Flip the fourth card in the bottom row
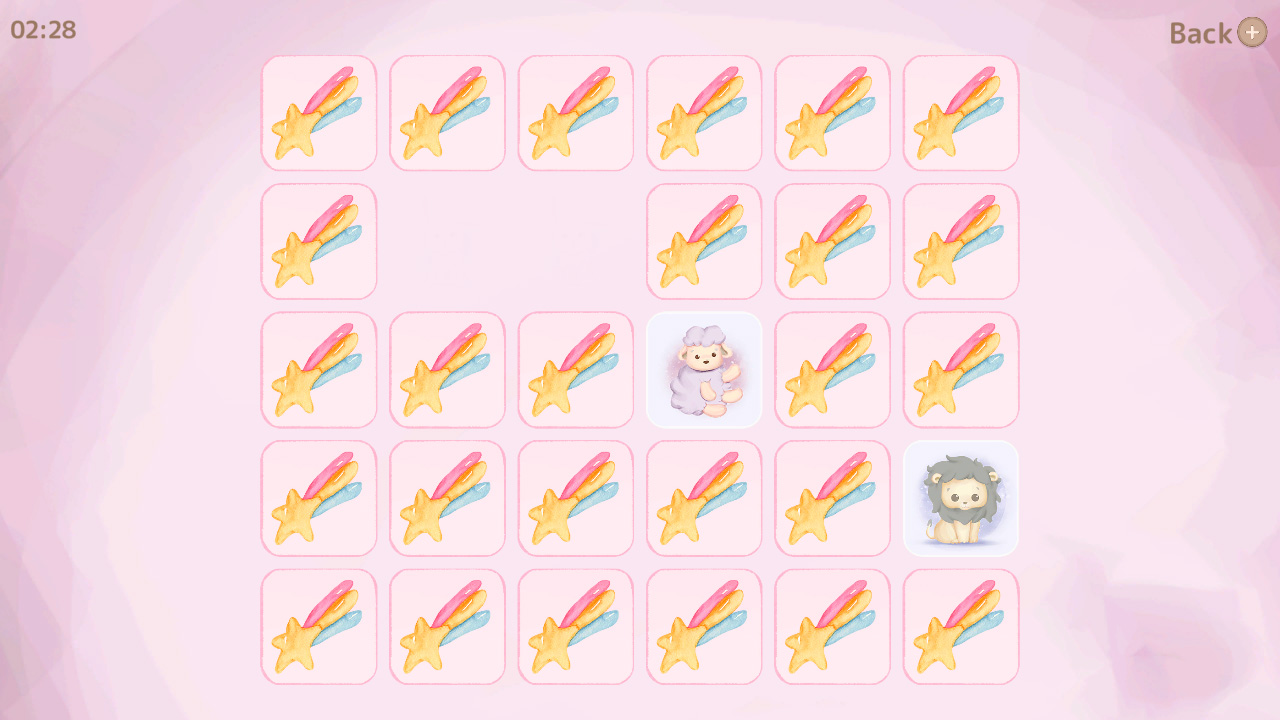 [x=704, y=626]
